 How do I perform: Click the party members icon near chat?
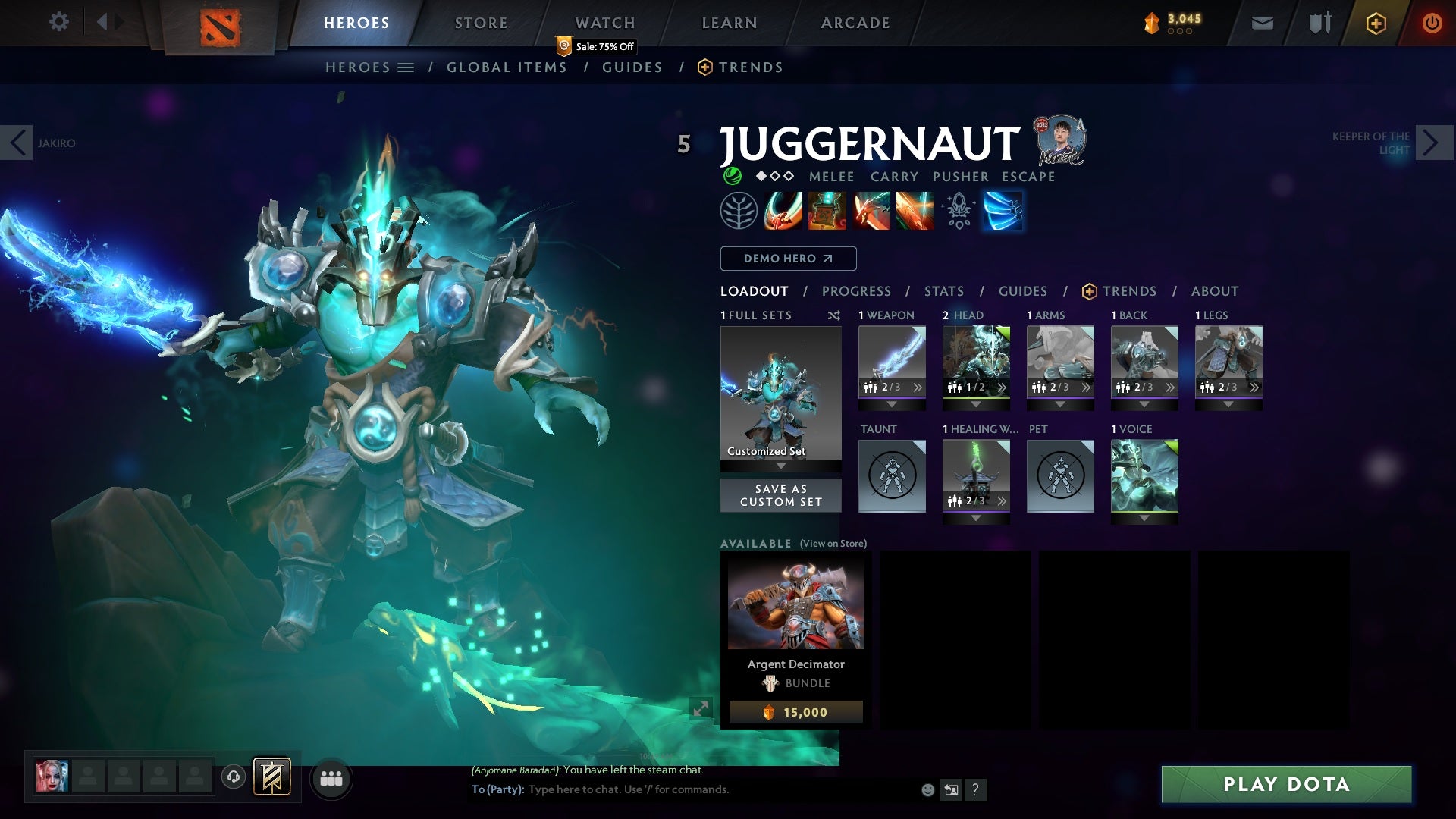pos(331,778)
